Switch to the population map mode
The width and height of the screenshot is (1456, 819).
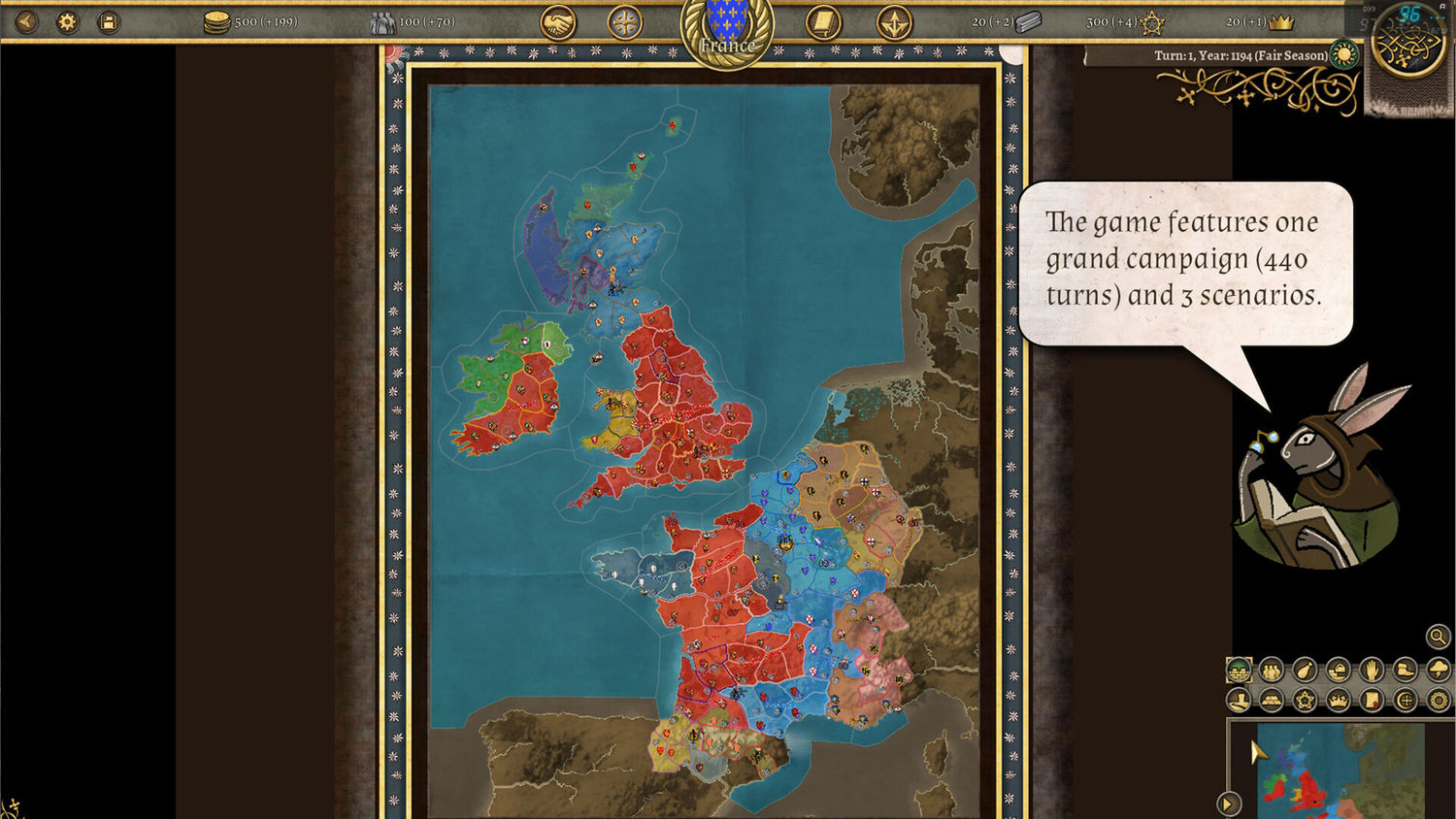coord(1272,669)
